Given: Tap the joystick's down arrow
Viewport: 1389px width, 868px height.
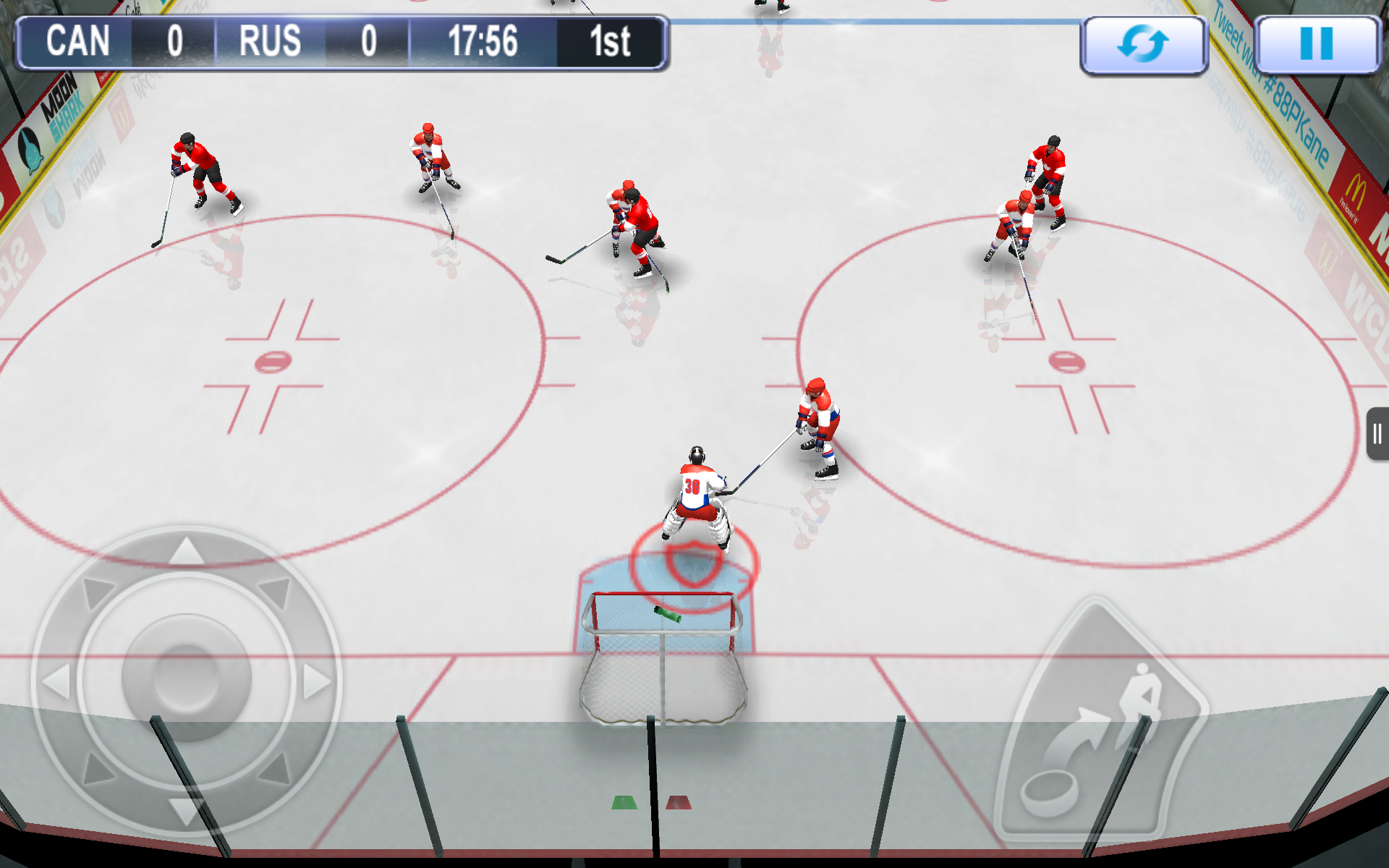Looking at the screenshot, I should pyautogui.click(x=185, y=810).
